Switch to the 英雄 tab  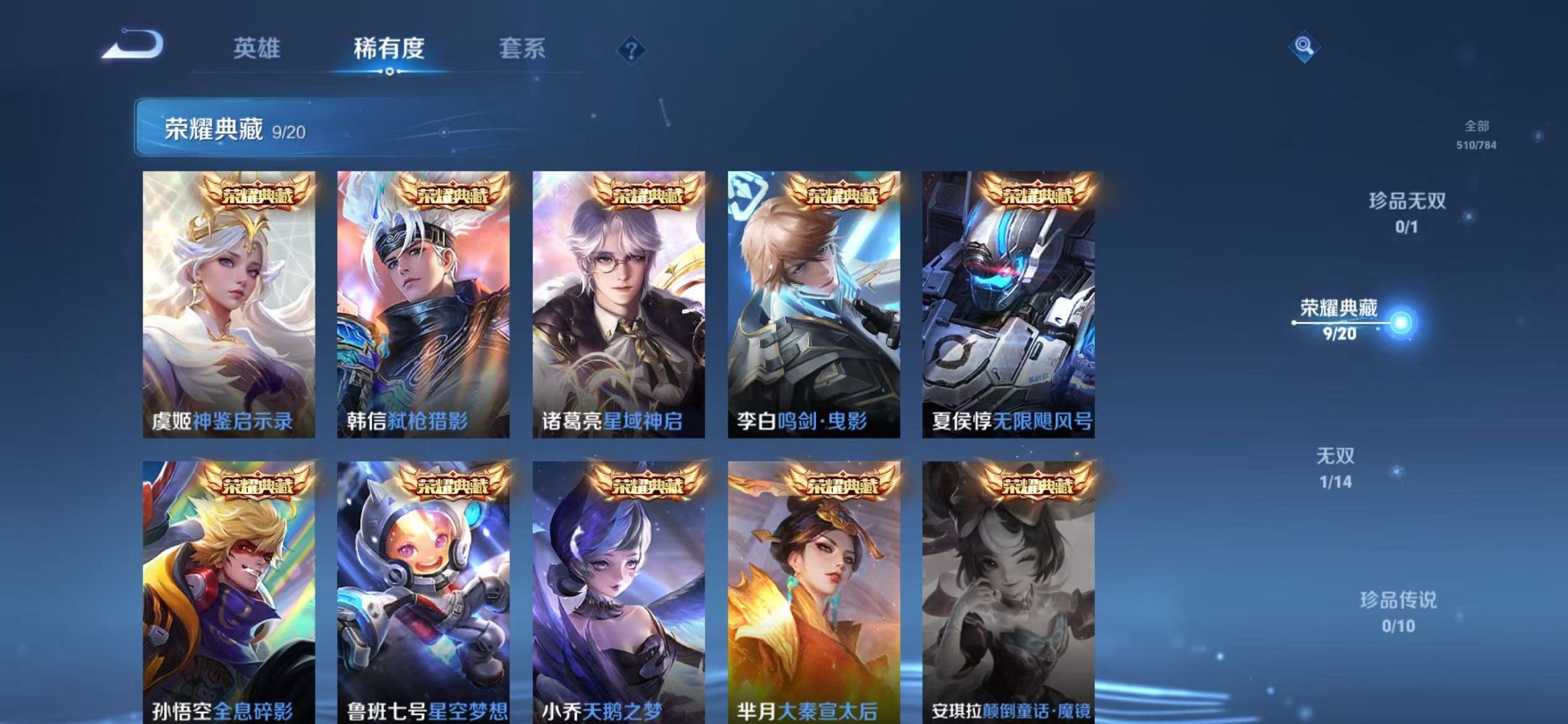click(x=257, y=47)
